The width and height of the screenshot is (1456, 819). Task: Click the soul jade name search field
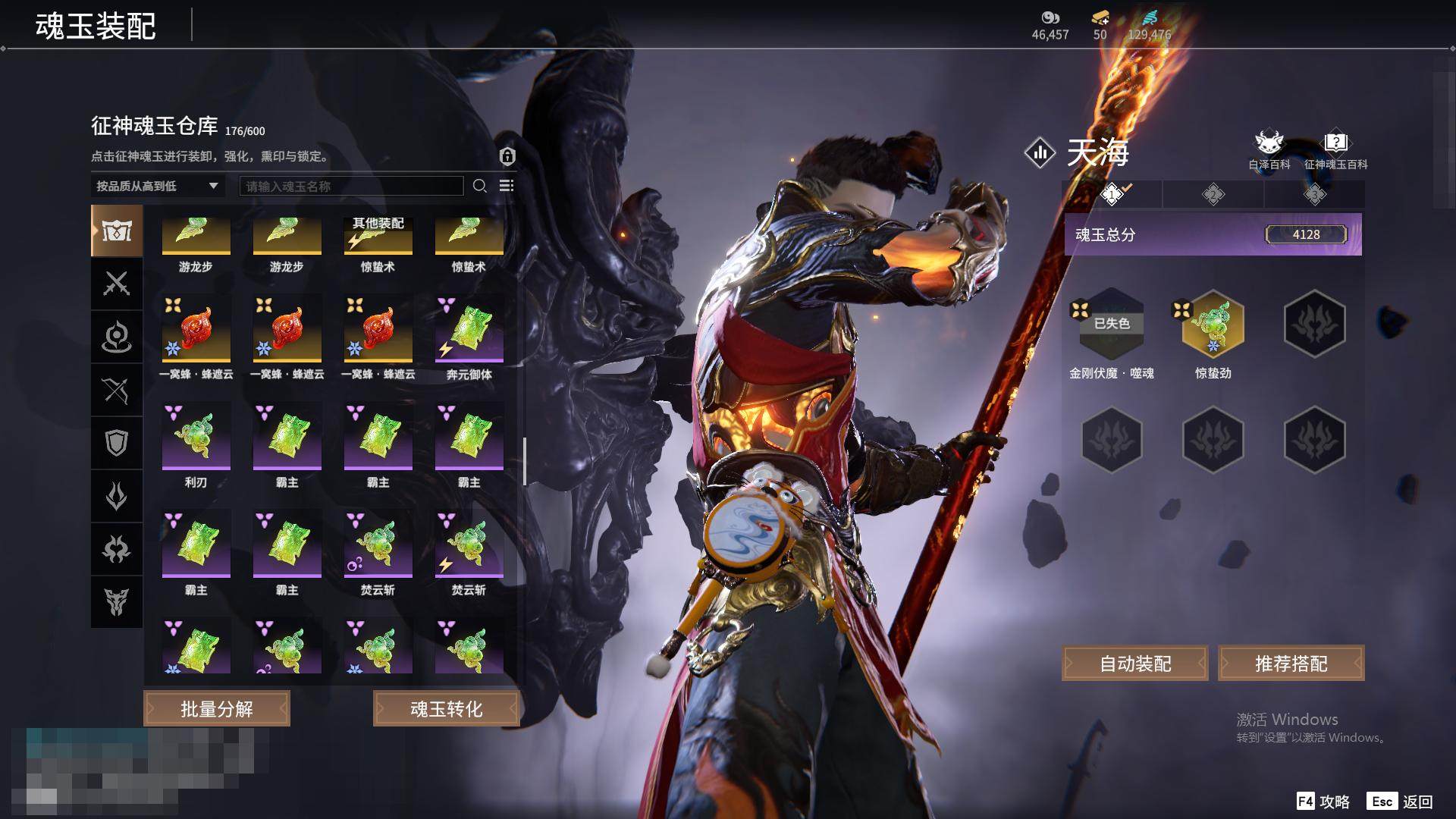[x=351, y=186]
